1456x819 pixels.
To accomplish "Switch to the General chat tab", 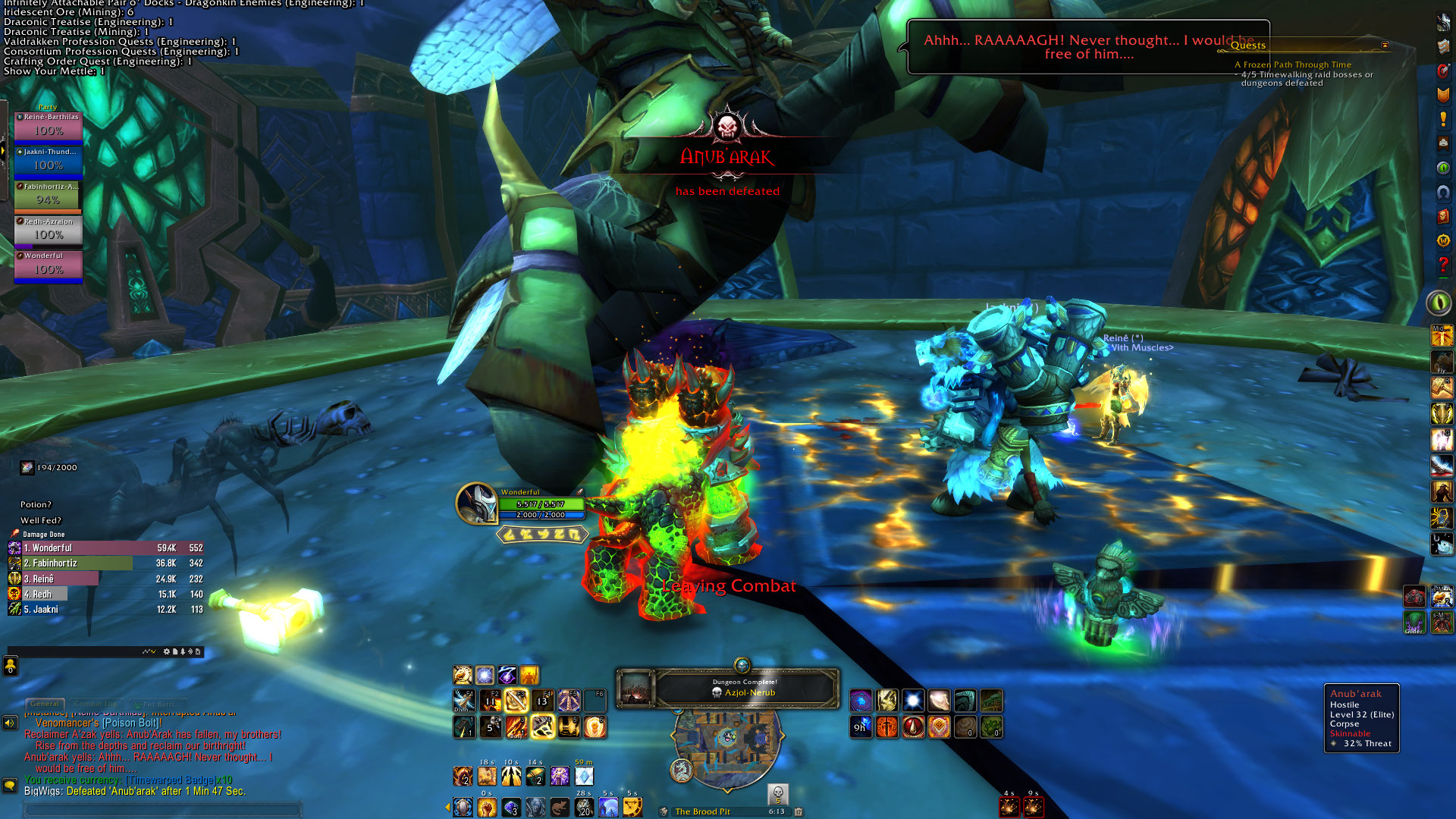I will [45, 704].
